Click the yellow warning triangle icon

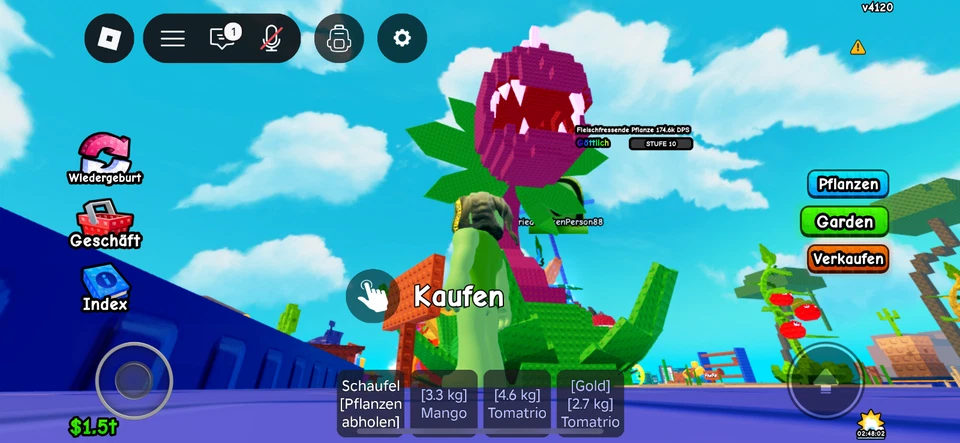(x=858, y=47)
